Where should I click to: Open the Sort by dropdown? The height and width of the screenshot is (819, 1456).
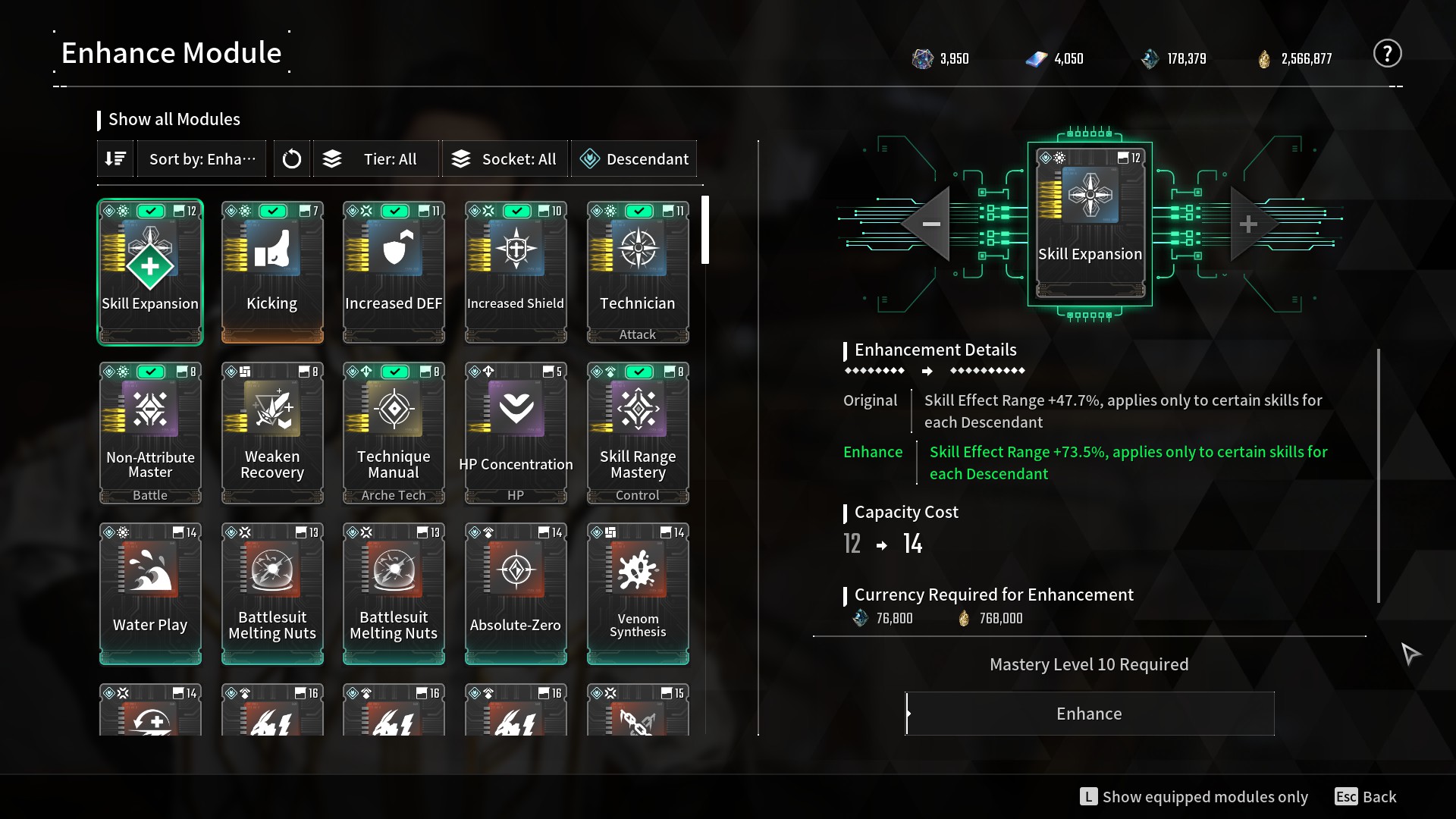point(202,159)
